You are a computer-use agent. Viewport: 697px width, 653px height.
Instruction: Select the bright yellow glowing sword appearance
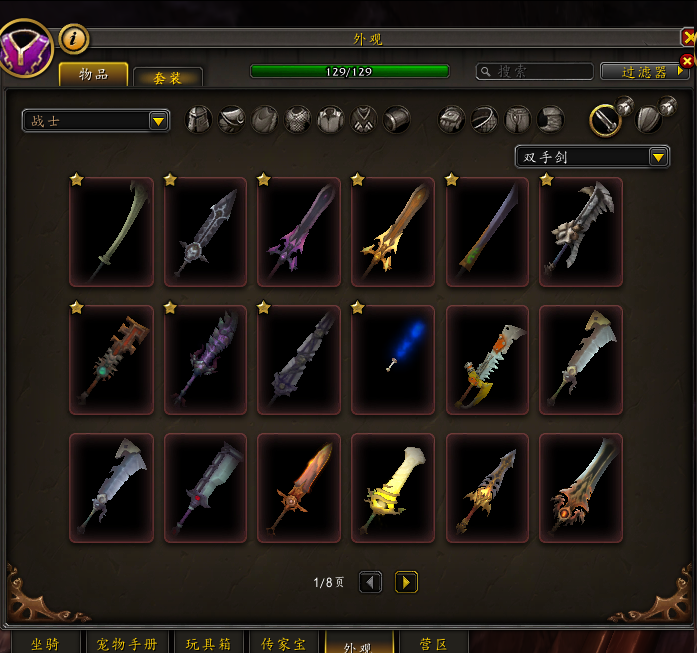click(393, 488)
